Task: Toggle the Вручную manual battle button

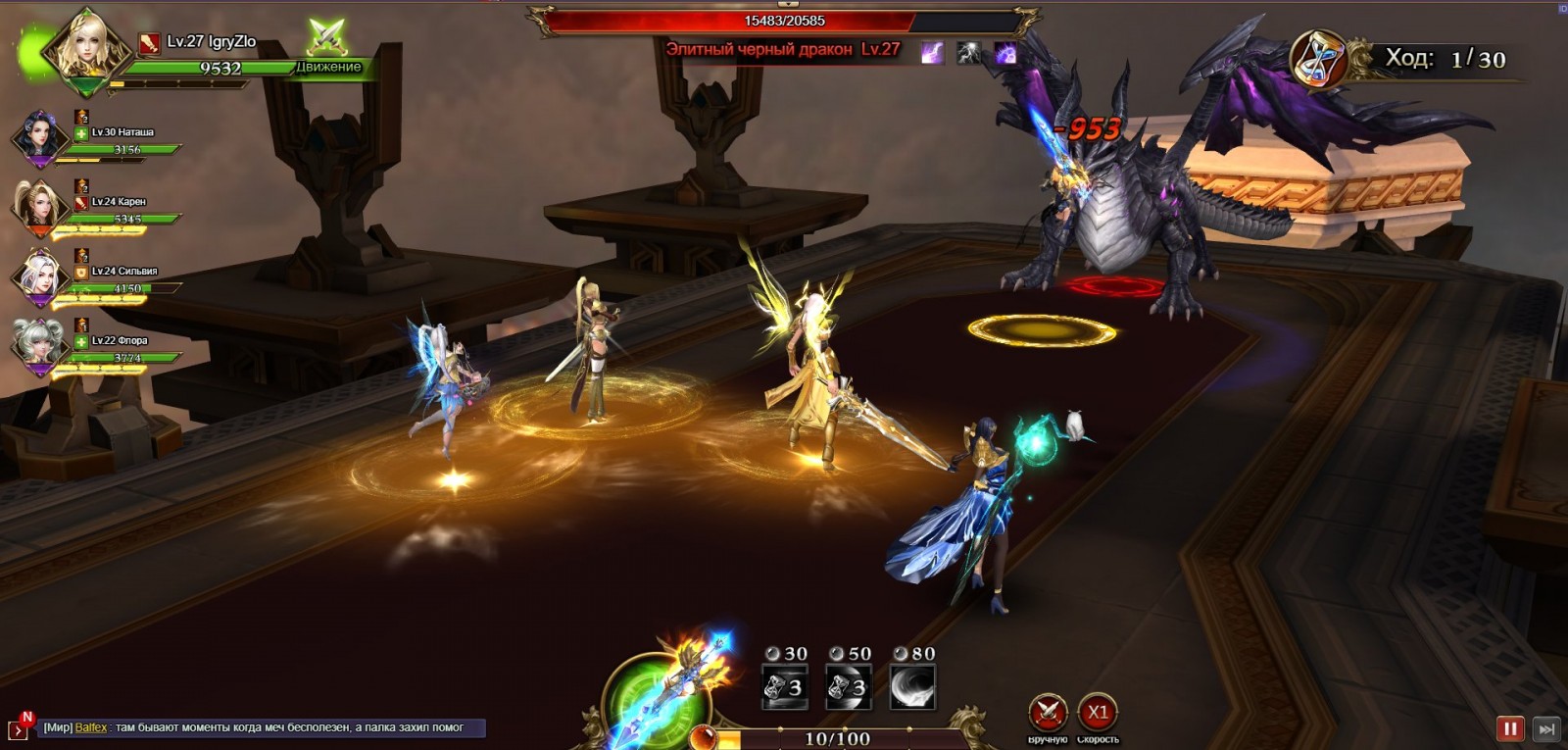Action: [x=1047, y=713]
